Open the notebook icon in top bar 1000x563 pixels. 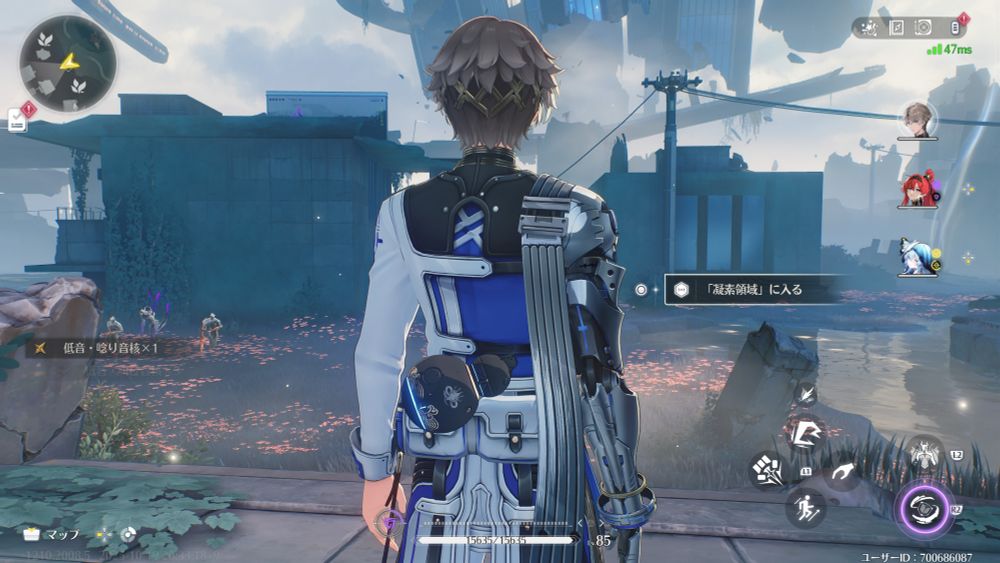897,28
